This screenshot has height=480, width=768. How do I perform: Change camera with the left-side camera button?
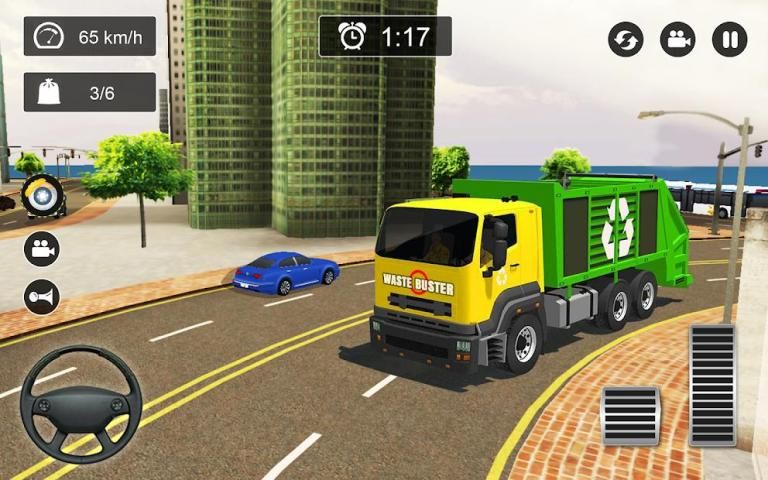[42, 249]
